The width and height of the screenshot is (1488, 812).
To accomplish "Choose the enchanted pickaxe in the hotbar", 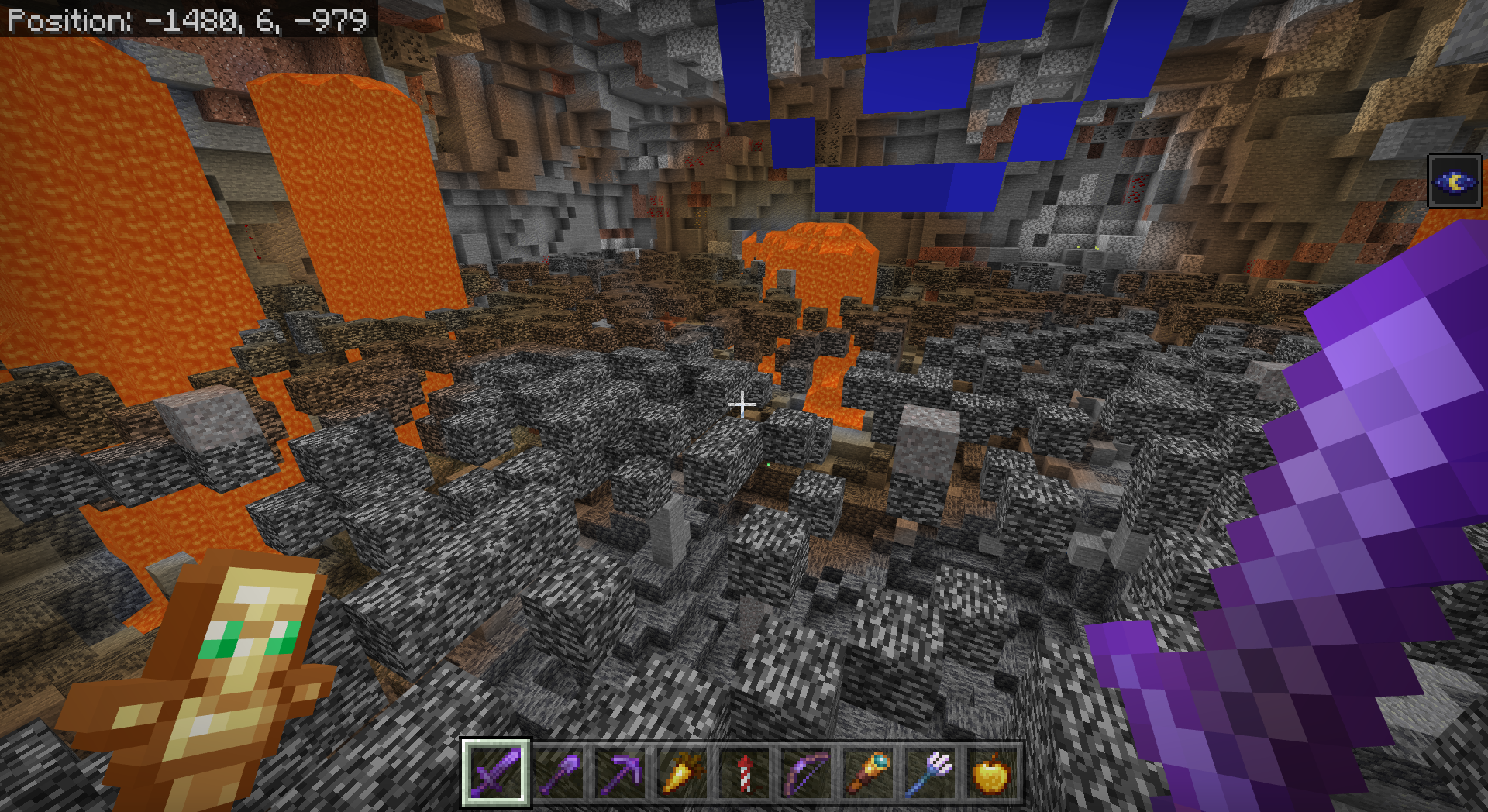I will [620, 773].
